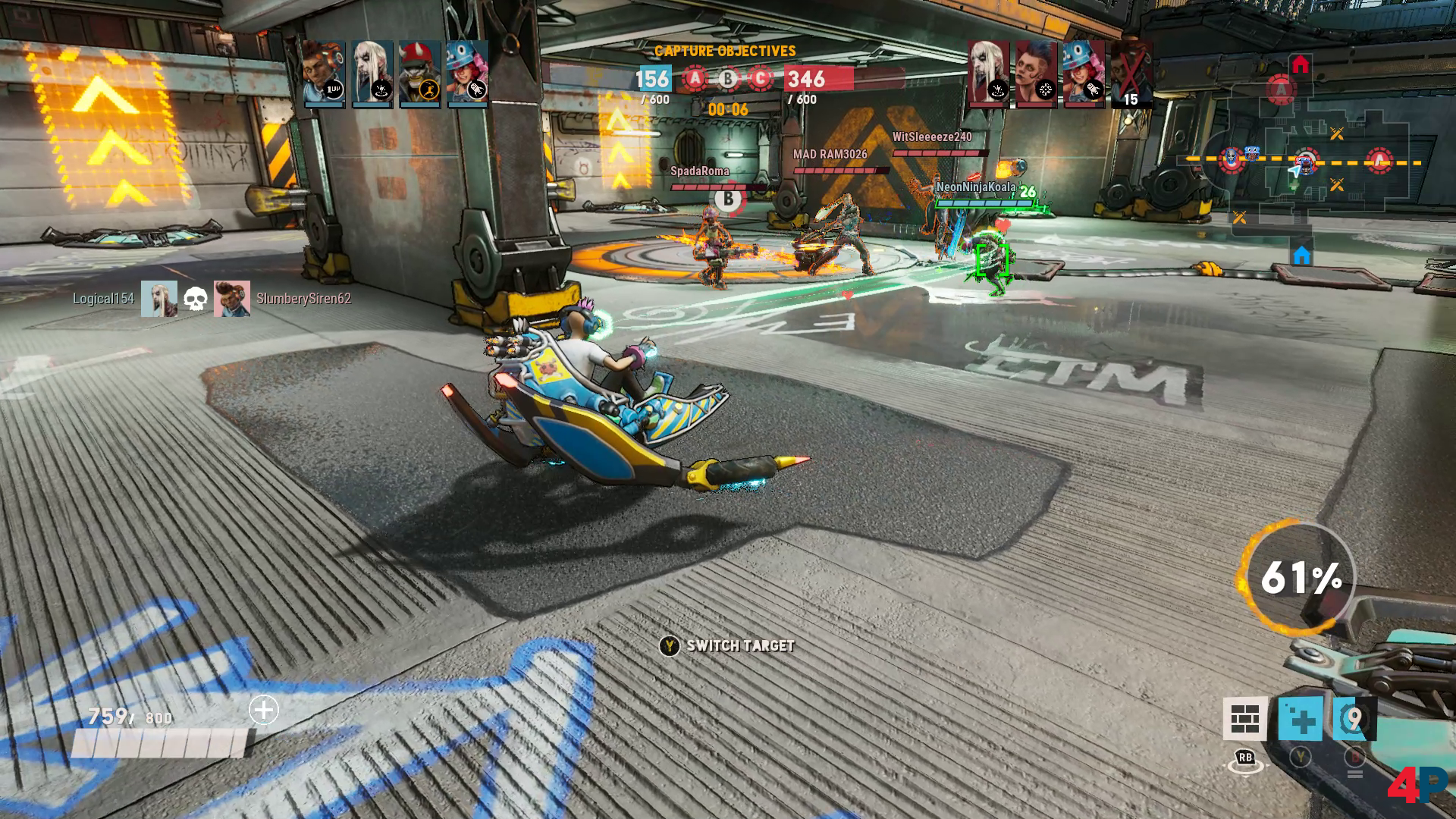1456x819 pixels.
Task: Choose the blue-team portrait with 1UP badge
Action: click(323, 72)
